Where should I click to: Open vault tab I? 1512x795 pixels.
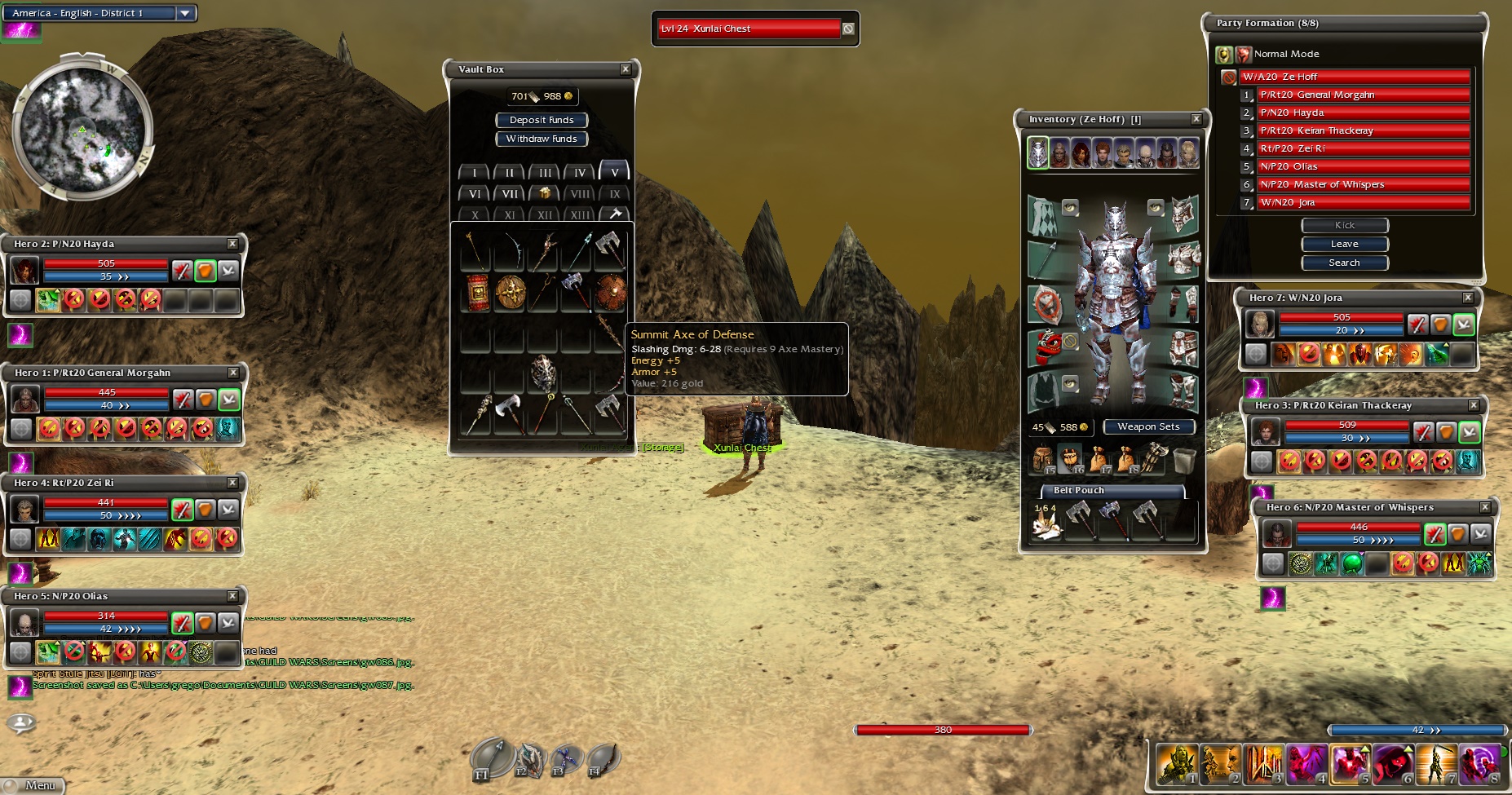point(474,173)
